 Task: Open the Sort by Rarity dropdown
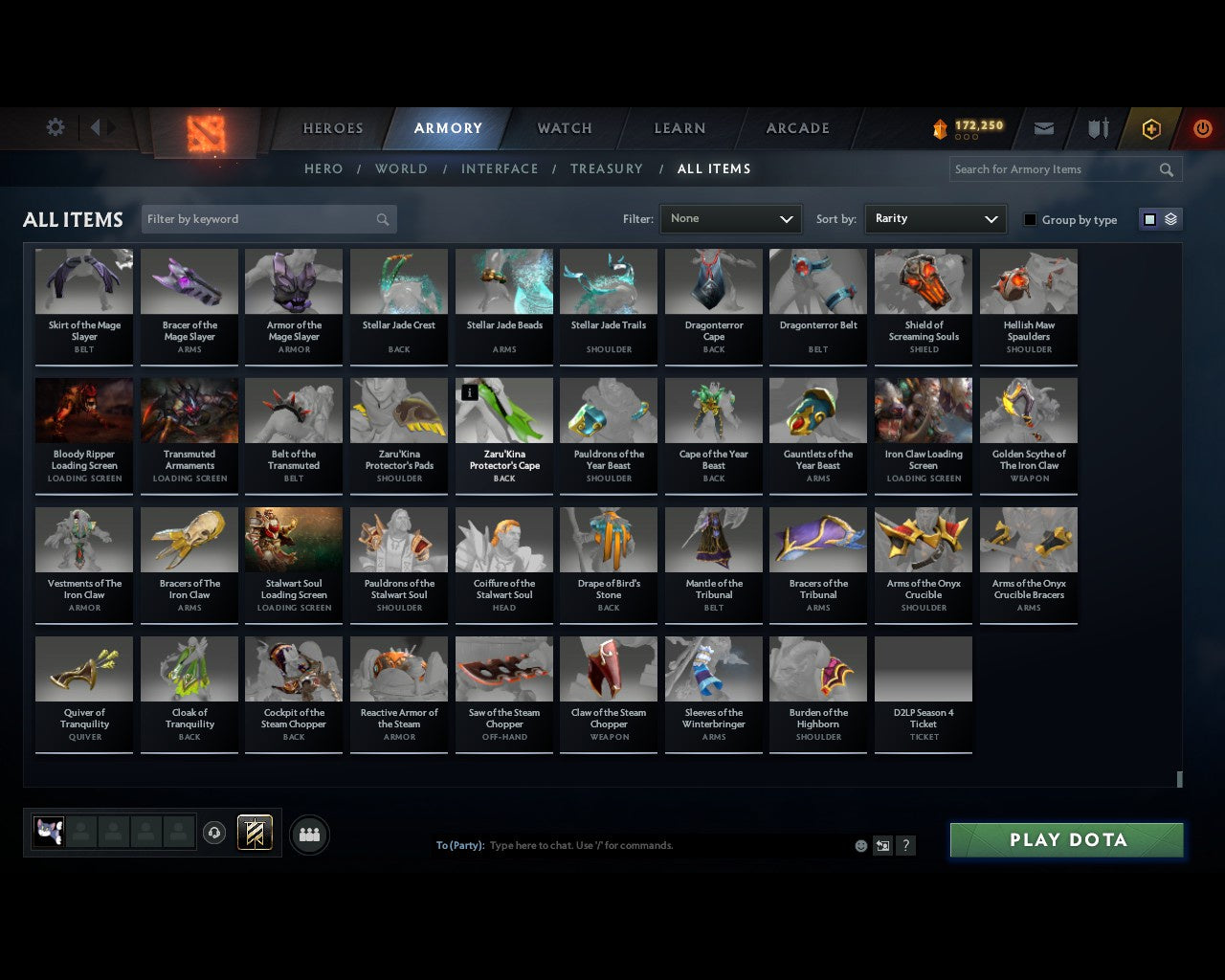(x=935, y=218)
